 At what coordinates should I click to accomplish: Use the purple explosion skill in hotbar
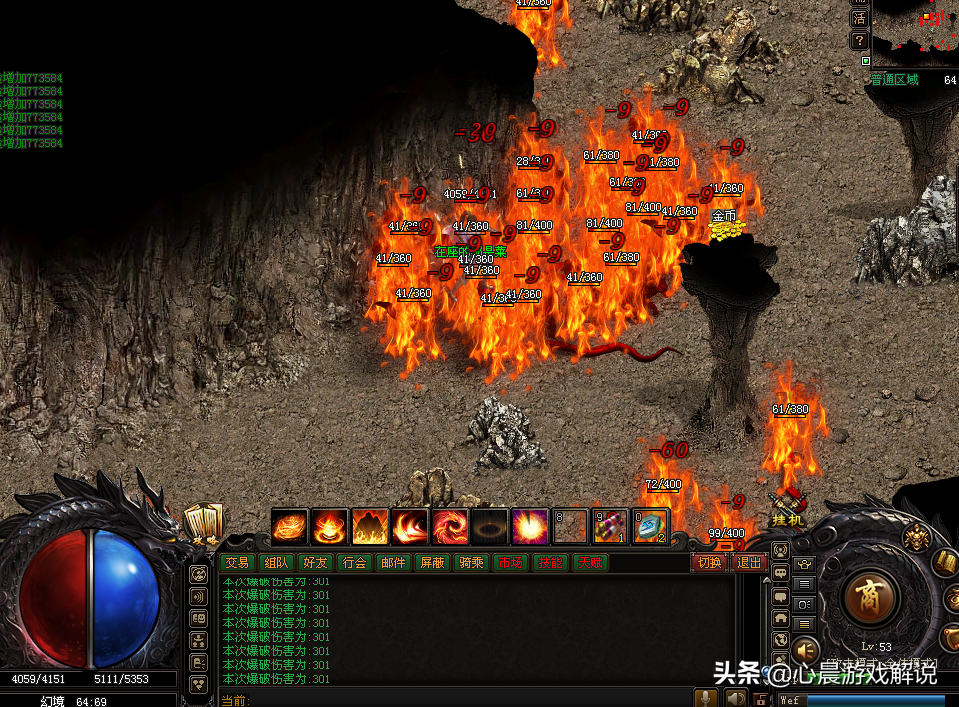(x=529, y=526)
